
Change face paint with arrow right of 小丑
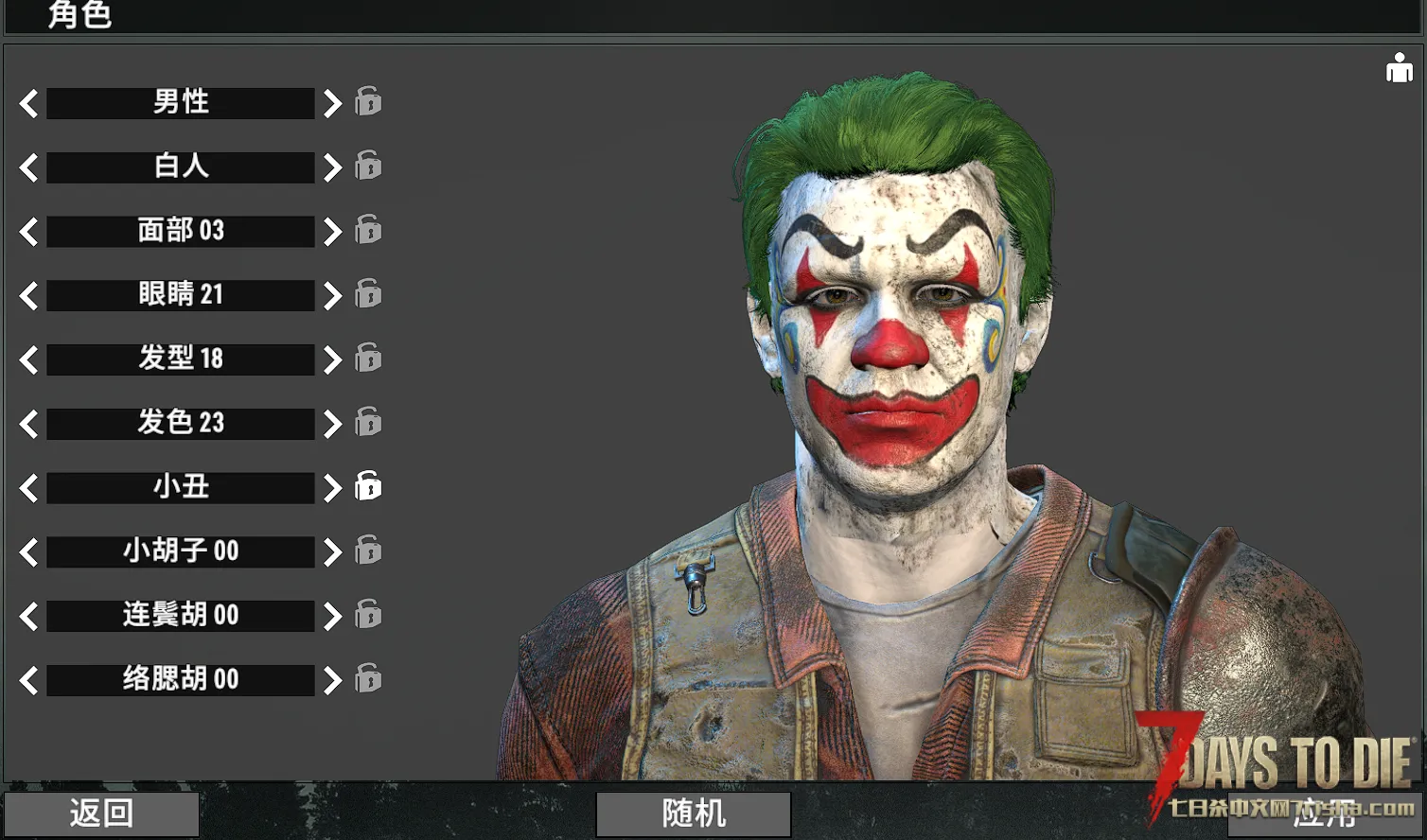point(331,488)
